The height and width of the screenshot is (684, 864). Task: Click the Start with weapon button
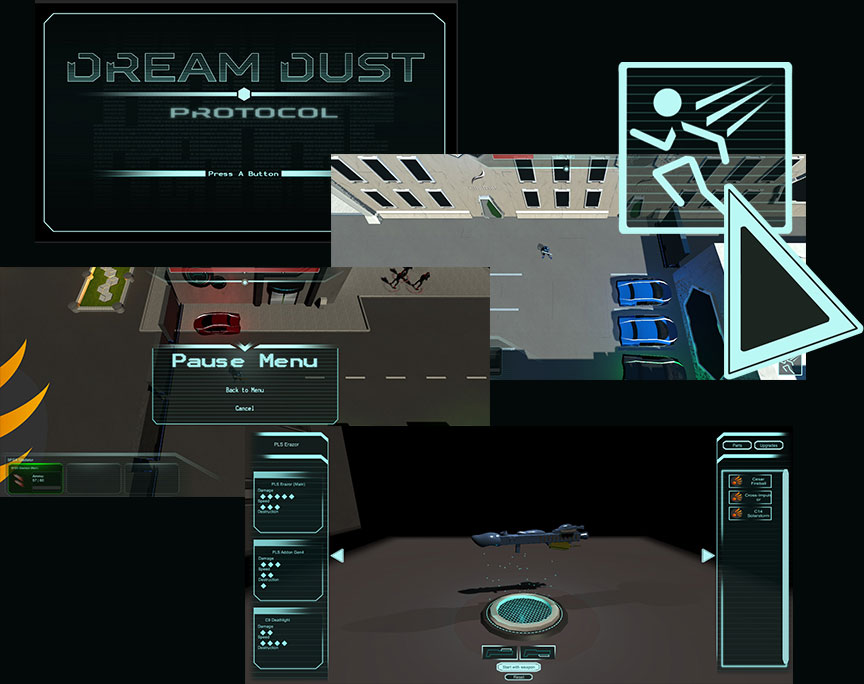pos(518,666)
